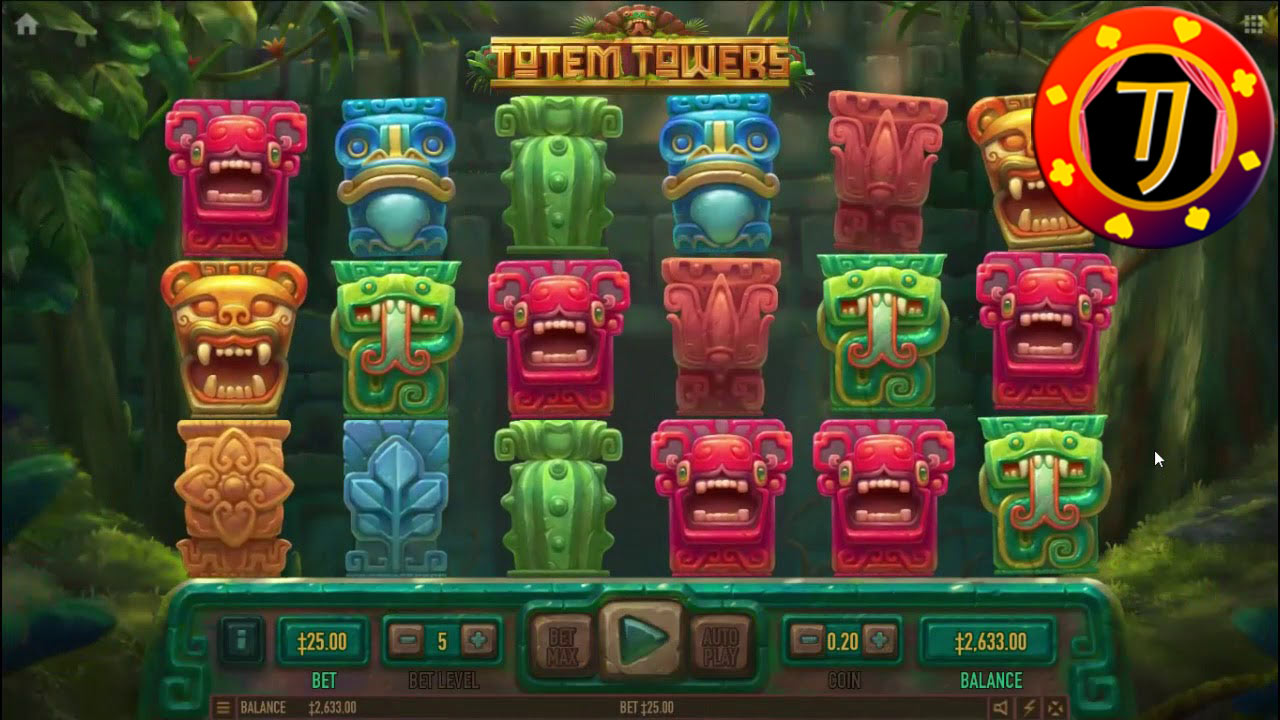Viewport: 1280px width, 720px height.
Task: Expand the hamburger menu in the status bar
Action: tap(222, 708)
